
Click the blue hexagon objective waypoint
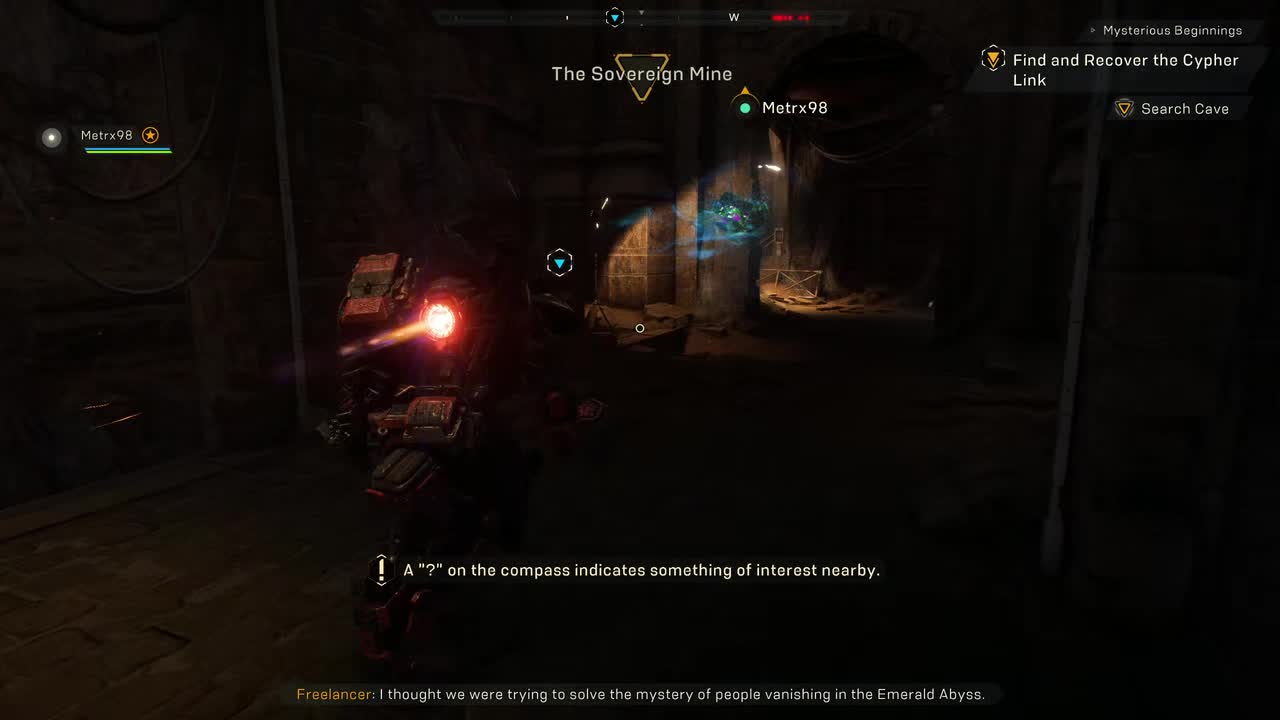coord(560,263)
